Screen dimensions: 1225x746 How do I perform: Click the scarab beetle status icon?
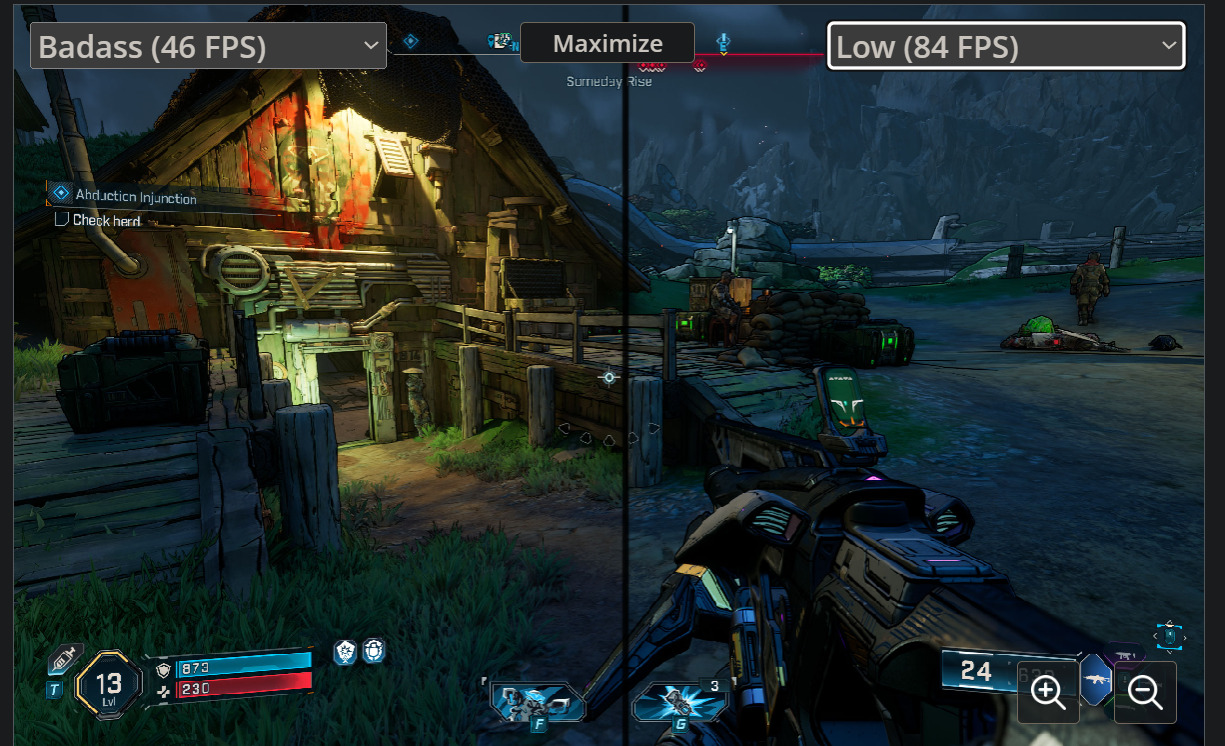click(x=373, y=652)
